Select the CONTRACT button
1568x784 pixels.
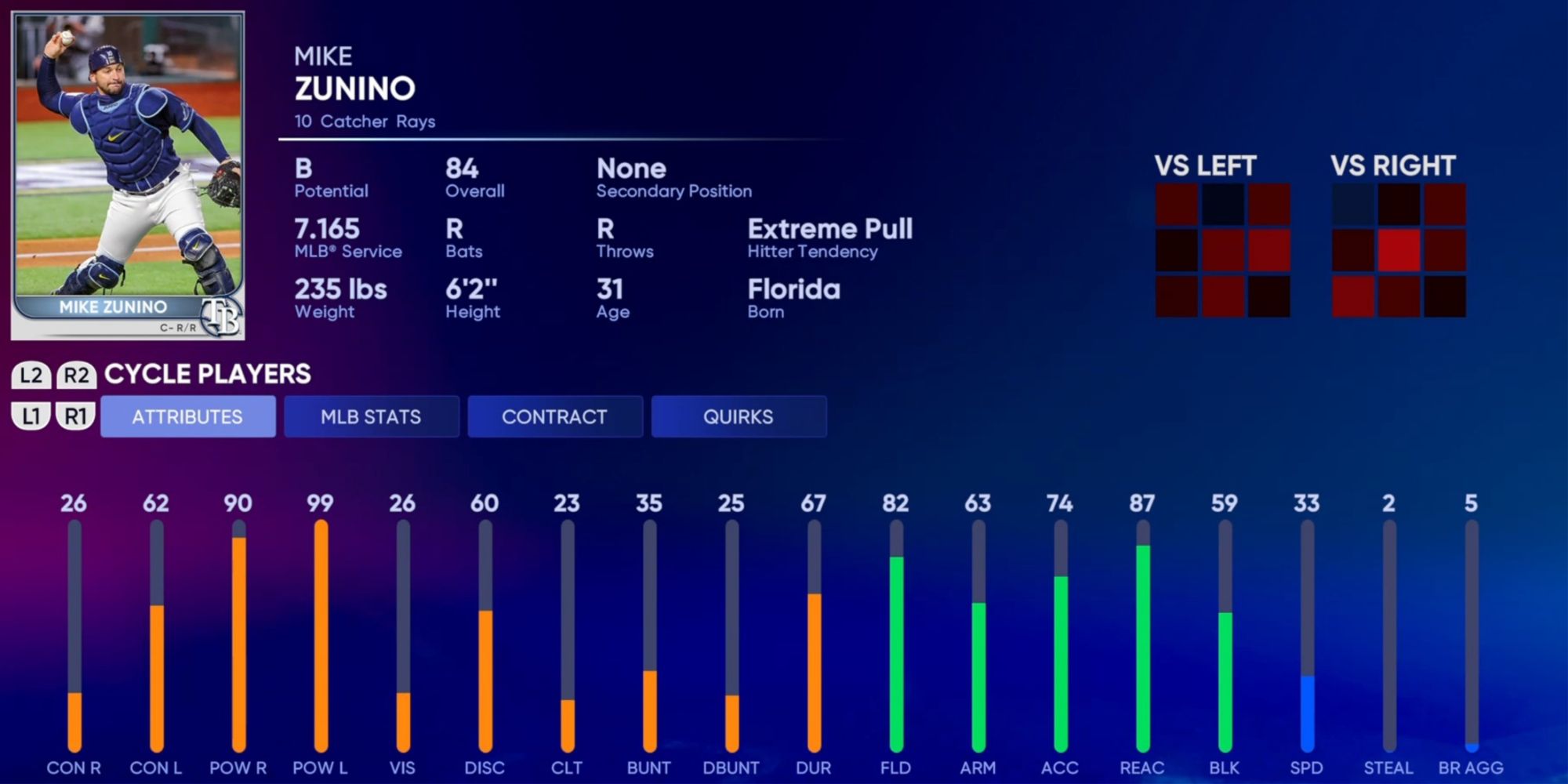(555, 416)
